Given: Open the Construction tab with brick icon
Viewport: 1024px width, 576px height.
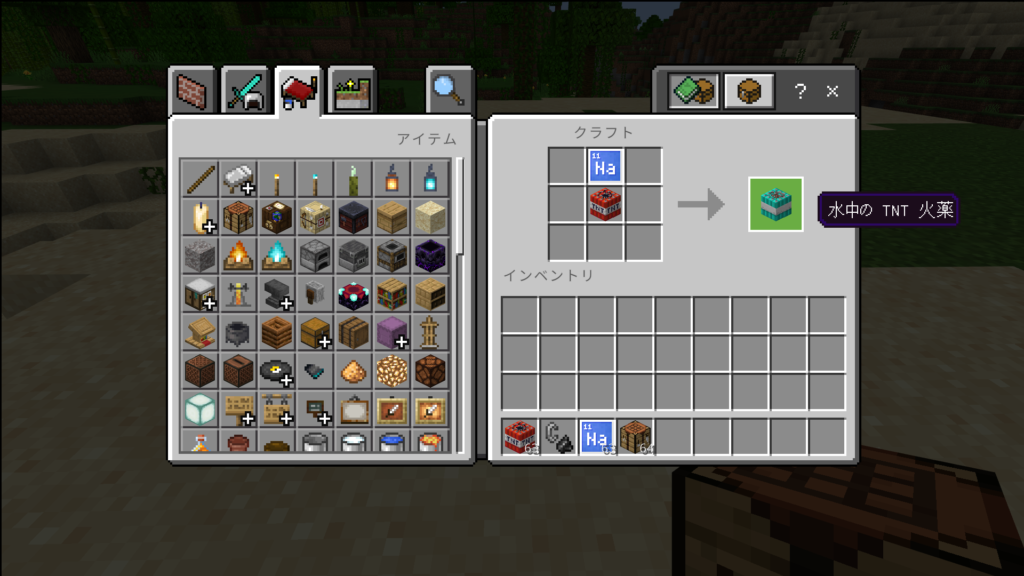Looking at the screenshot, I should pyautogui.click(x=192, y=92).
